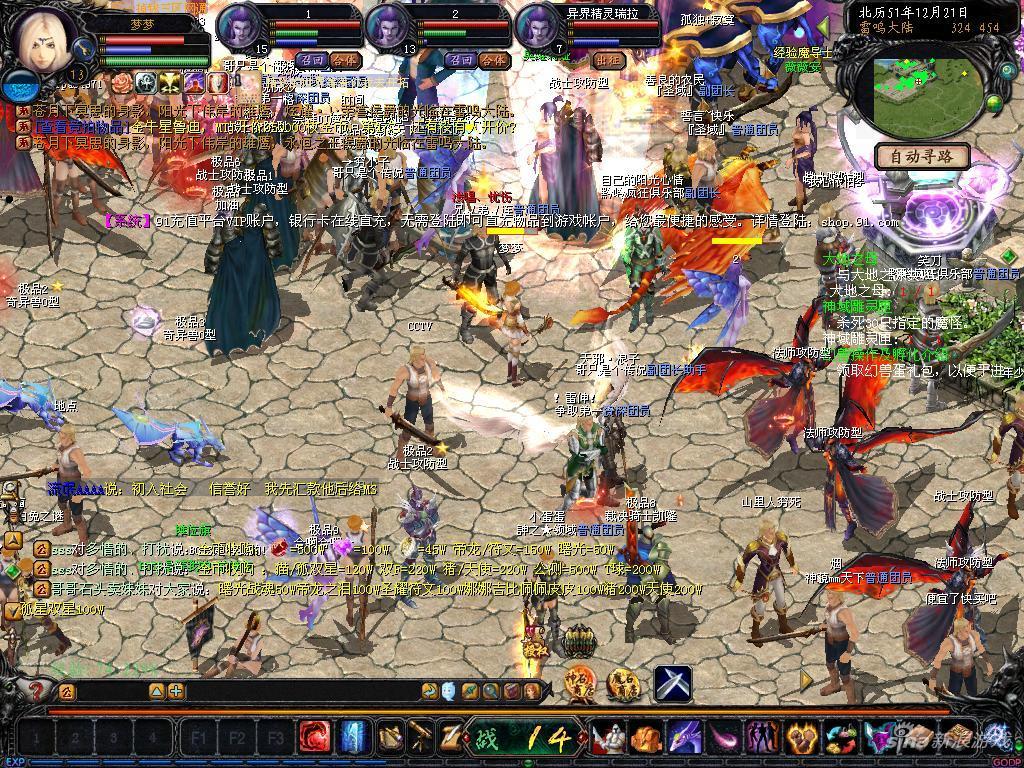This screenshot has height=768, width=1024.
Task: Click the 自动寻路 auto-pathfinding button
Action: pyautogui.click(x=921, y=156)
